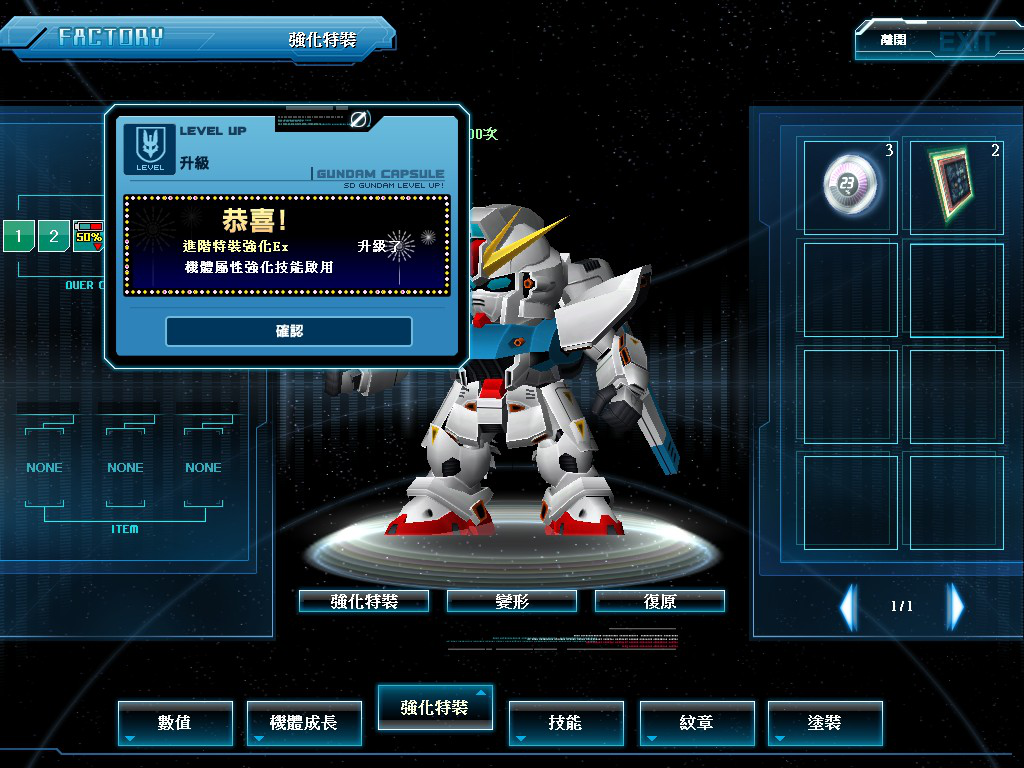Select the raised 強化特裝 bottom tab
1024x768 pixels.
point(435,707)
